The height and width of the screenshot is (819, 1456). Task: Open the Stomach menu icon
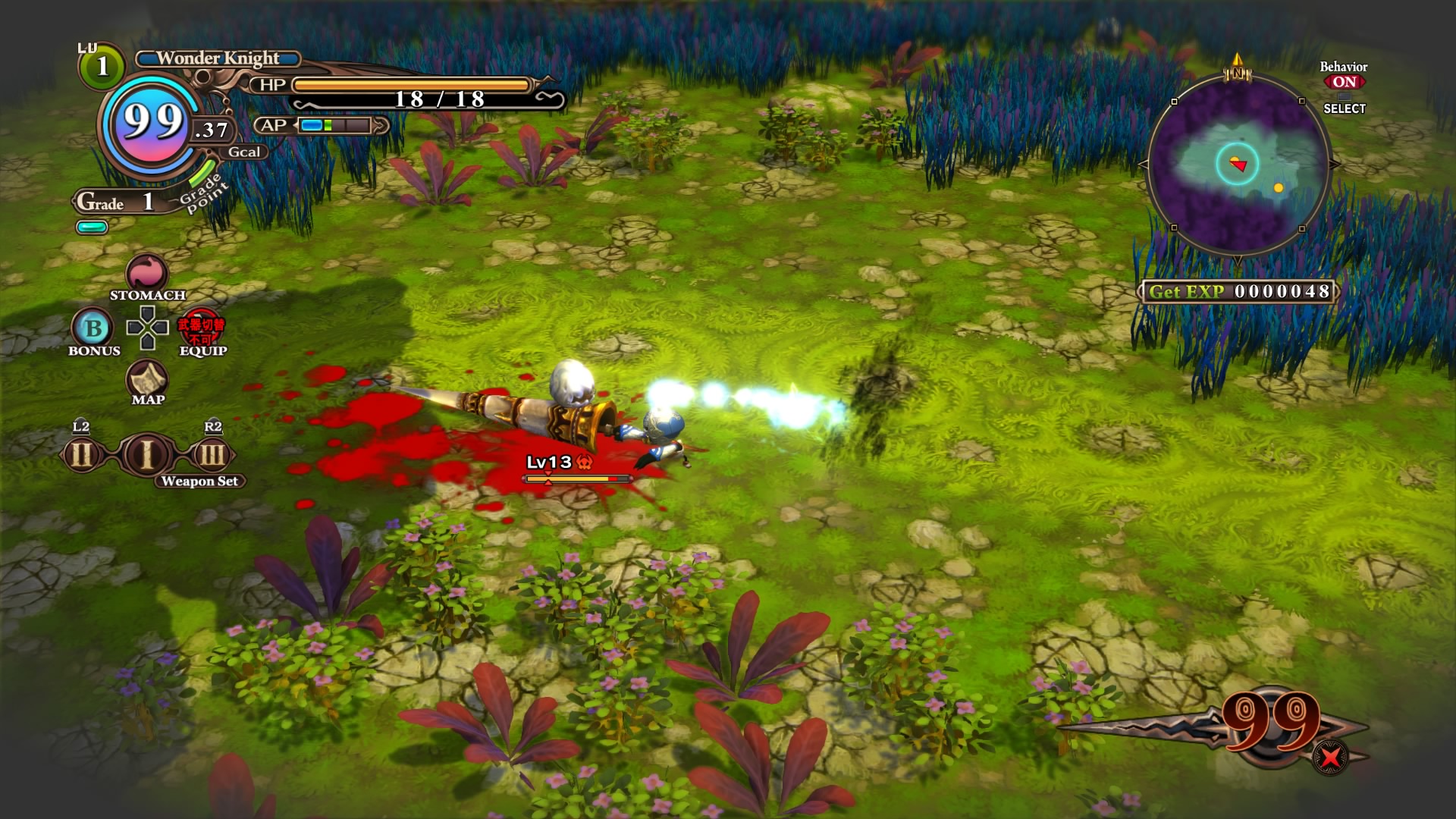point(146,272)
